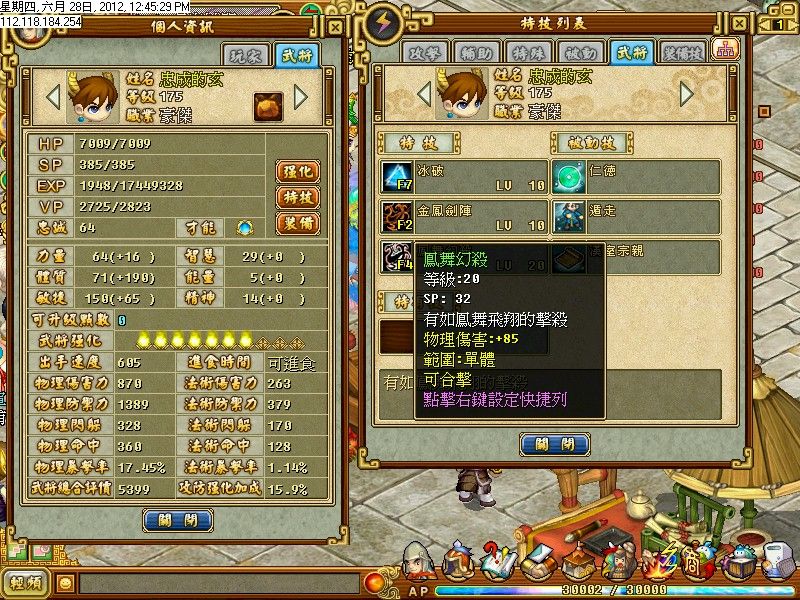The height and width of the screenshot is (600, 800).
Task: Show next general in 特技列表 with right arrow
Action: (686, 93)
